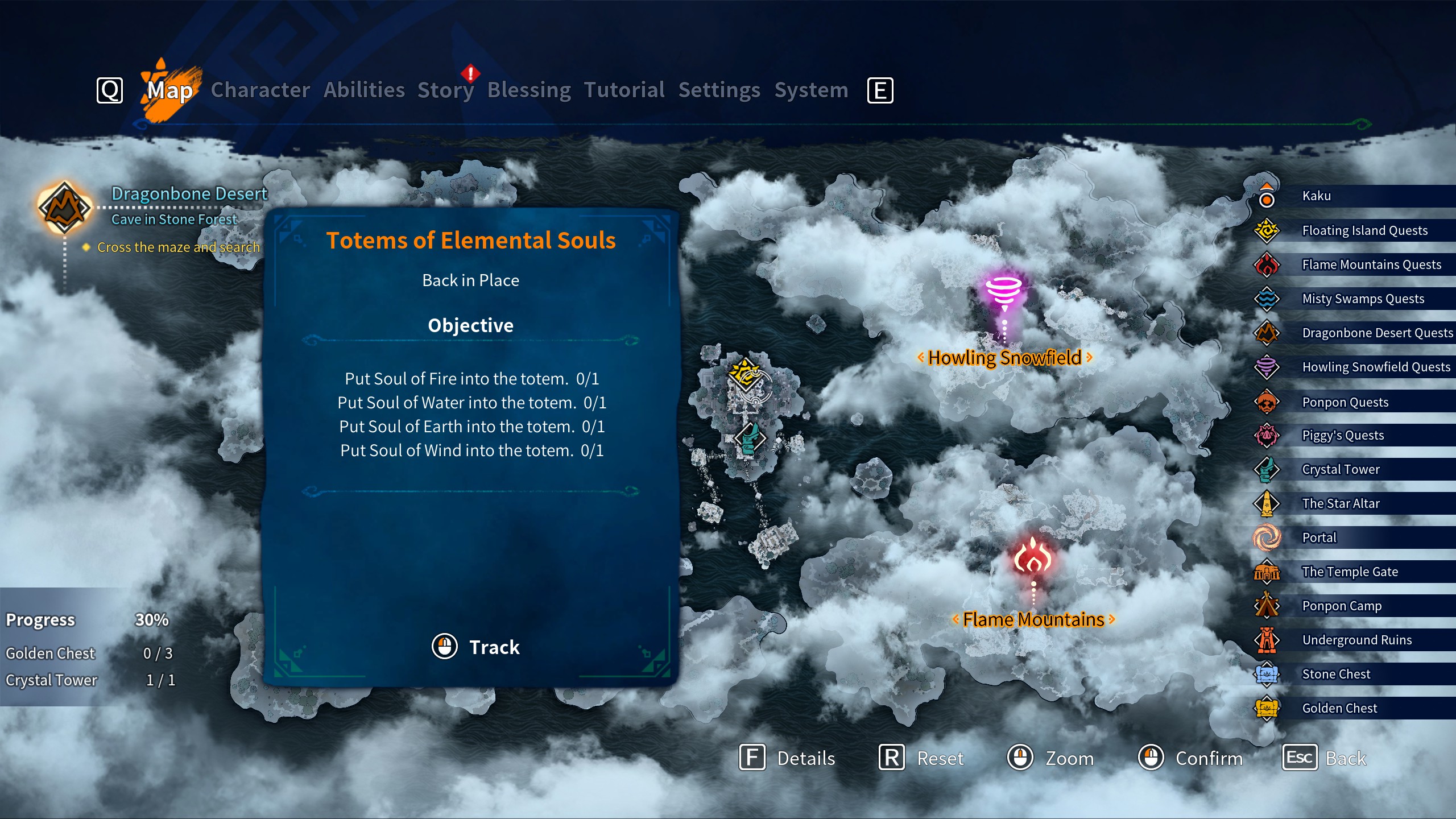The width and height of the screenshot is (1456, 819).
Task: Select Kaku in the map legend
Action: pyautogui.click(x=1316, y=196)
